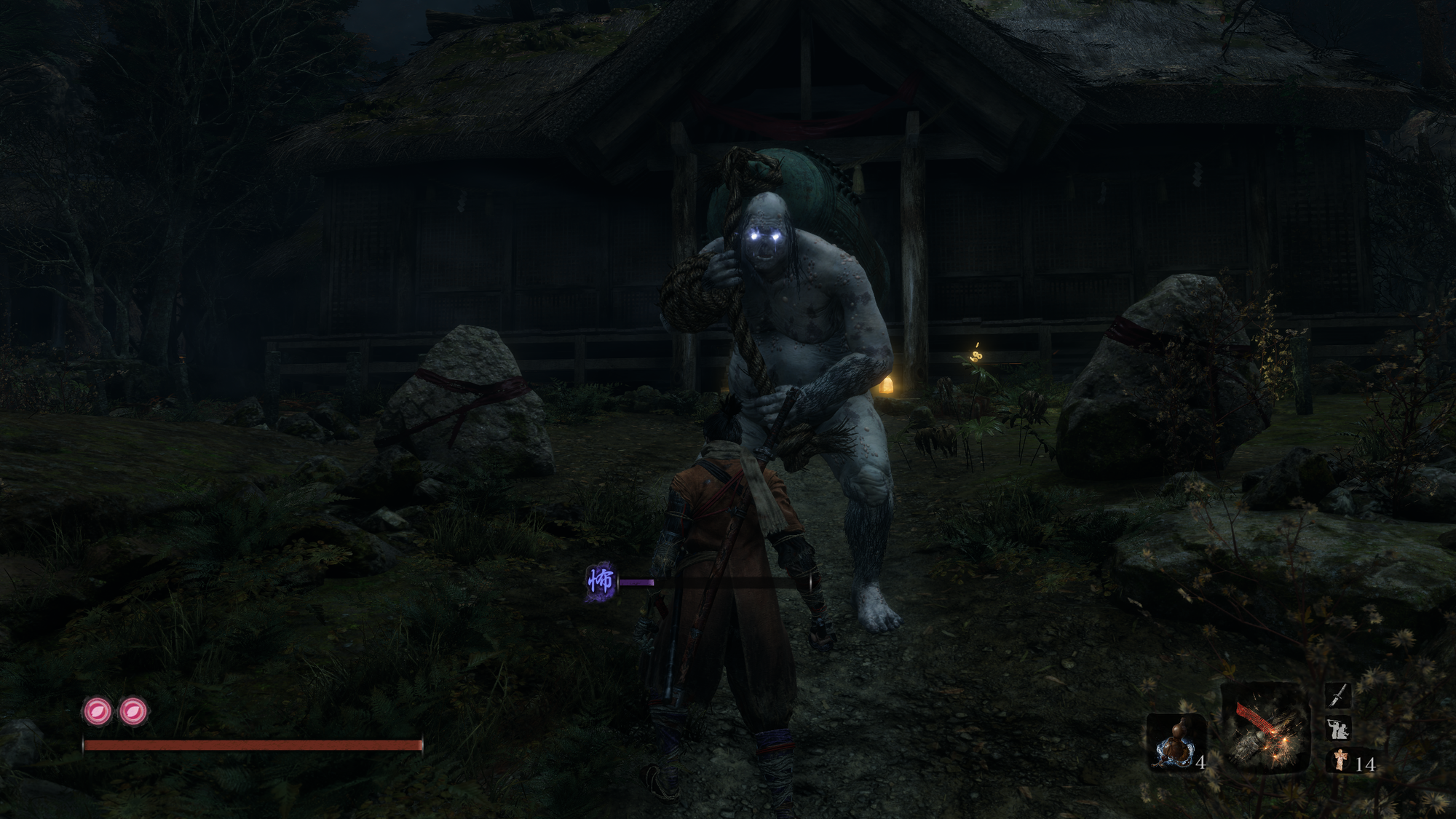Click the spirit emblem paper doll icon
Screen dimensions: 1456x819
(x=1340, y=761)
